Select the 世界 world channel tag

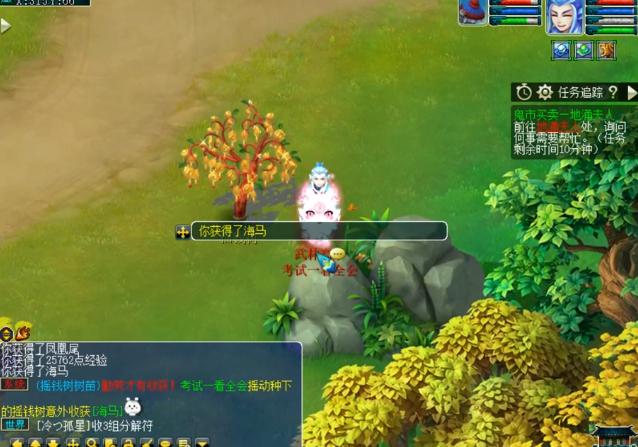[x=13, y=425]
